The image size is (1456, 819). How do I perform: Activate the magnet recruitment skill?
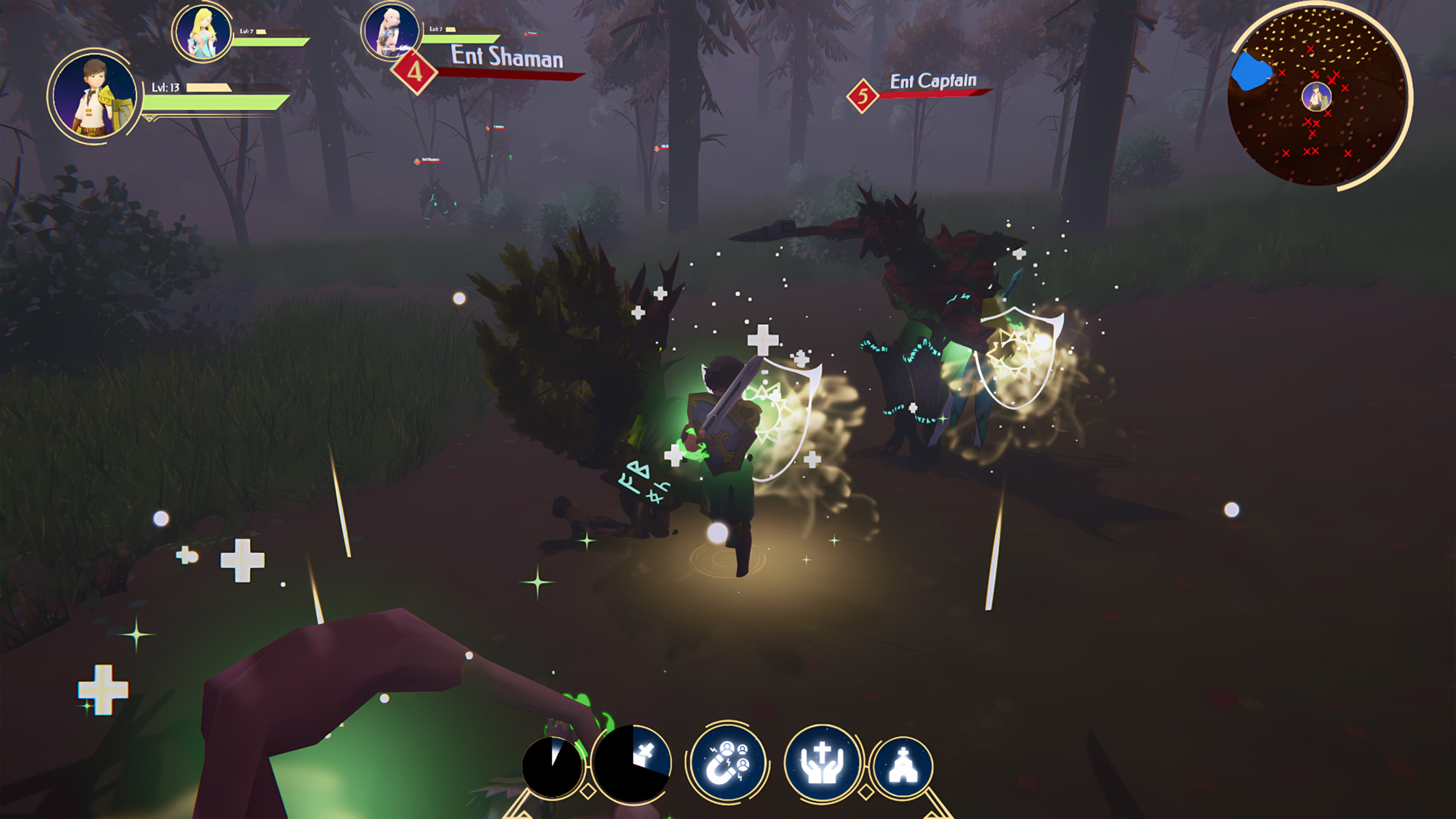pyautogui.click(x=728, y=761)
